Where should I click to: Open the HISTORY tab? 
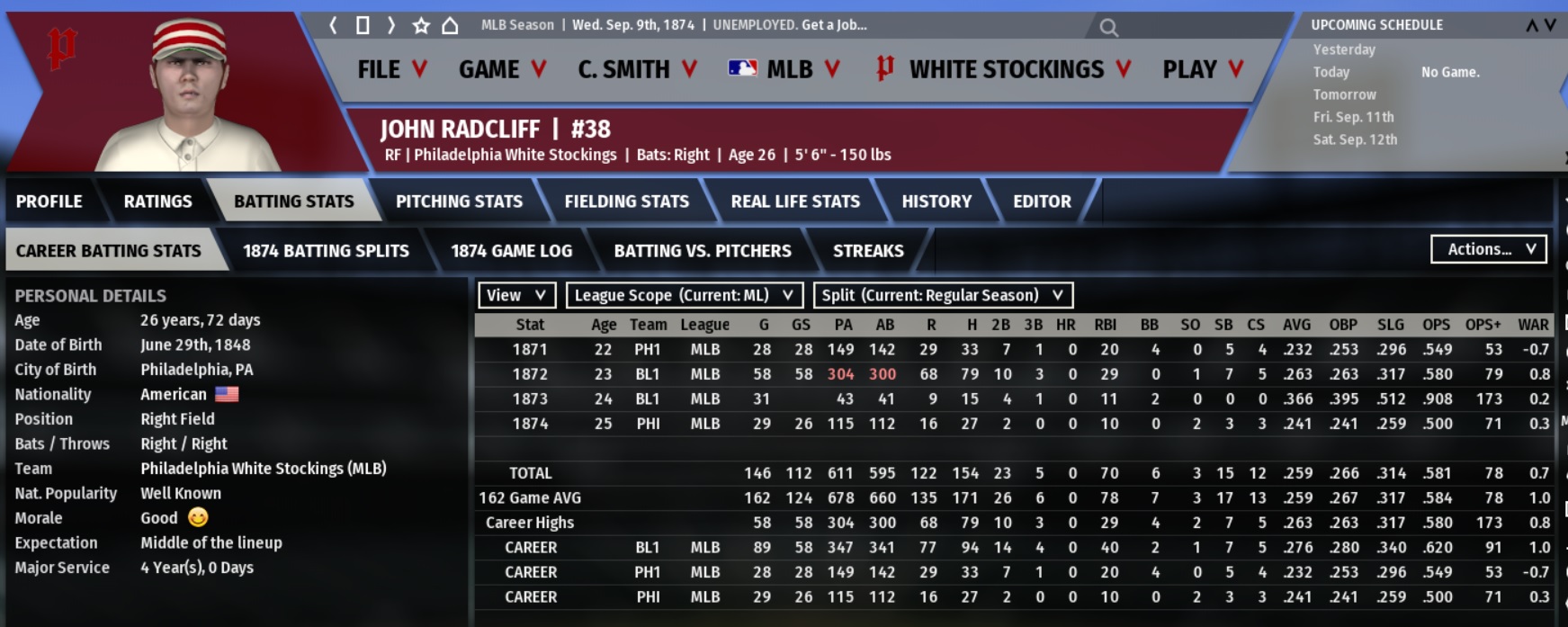pyautogui.click(x=936, y=202)
